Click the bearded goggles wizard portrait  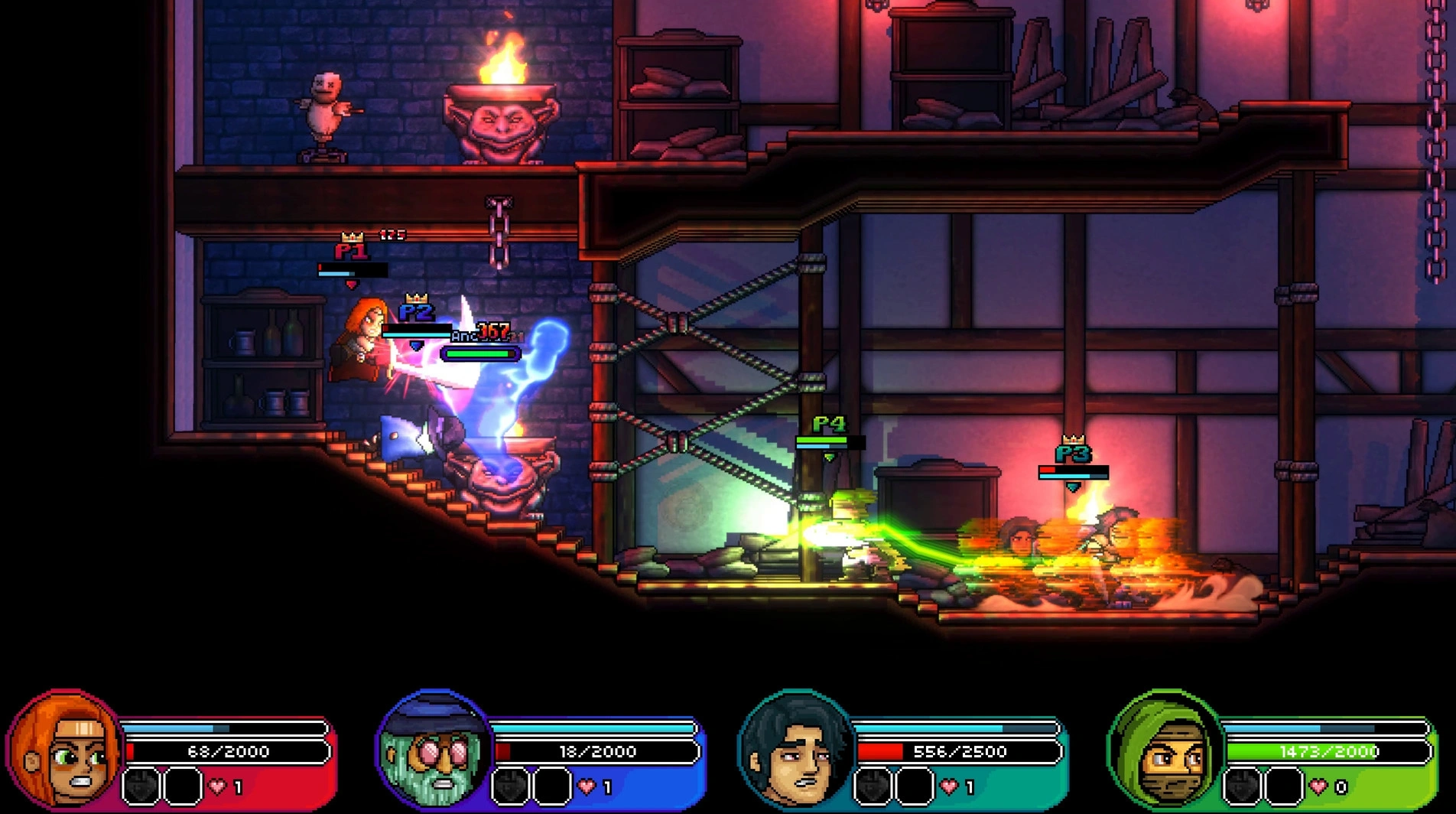434,750
